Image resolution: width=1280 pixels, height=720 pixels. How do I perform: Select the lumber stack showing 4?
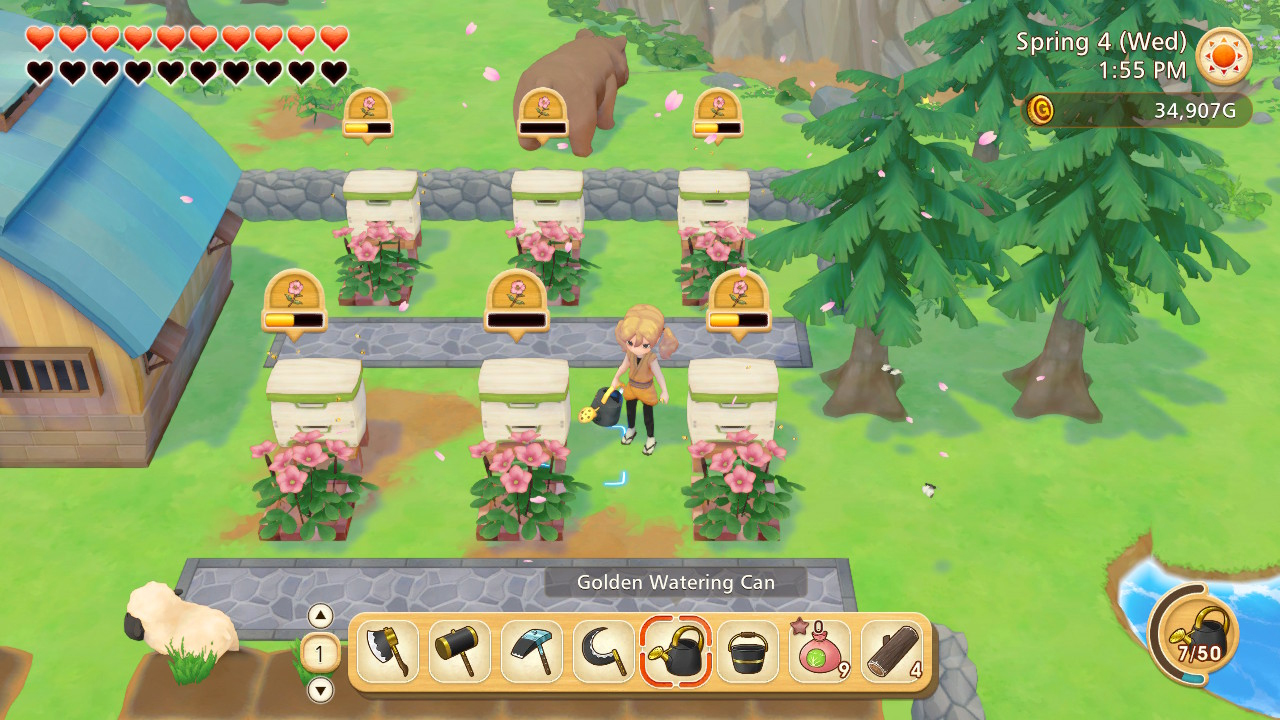(x=892, y=652)
